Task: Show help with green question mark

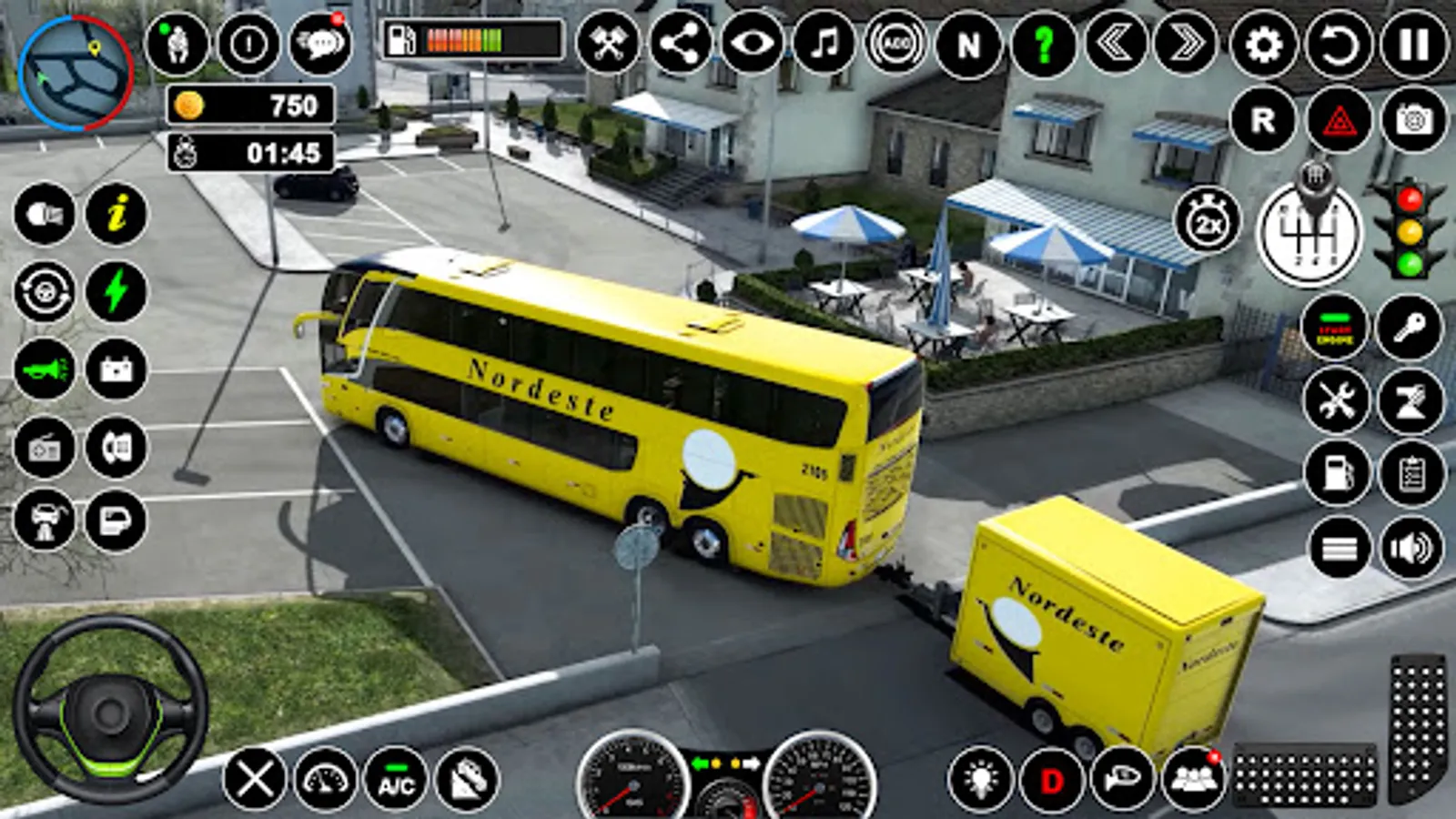Action: [x=1043, y=44]
